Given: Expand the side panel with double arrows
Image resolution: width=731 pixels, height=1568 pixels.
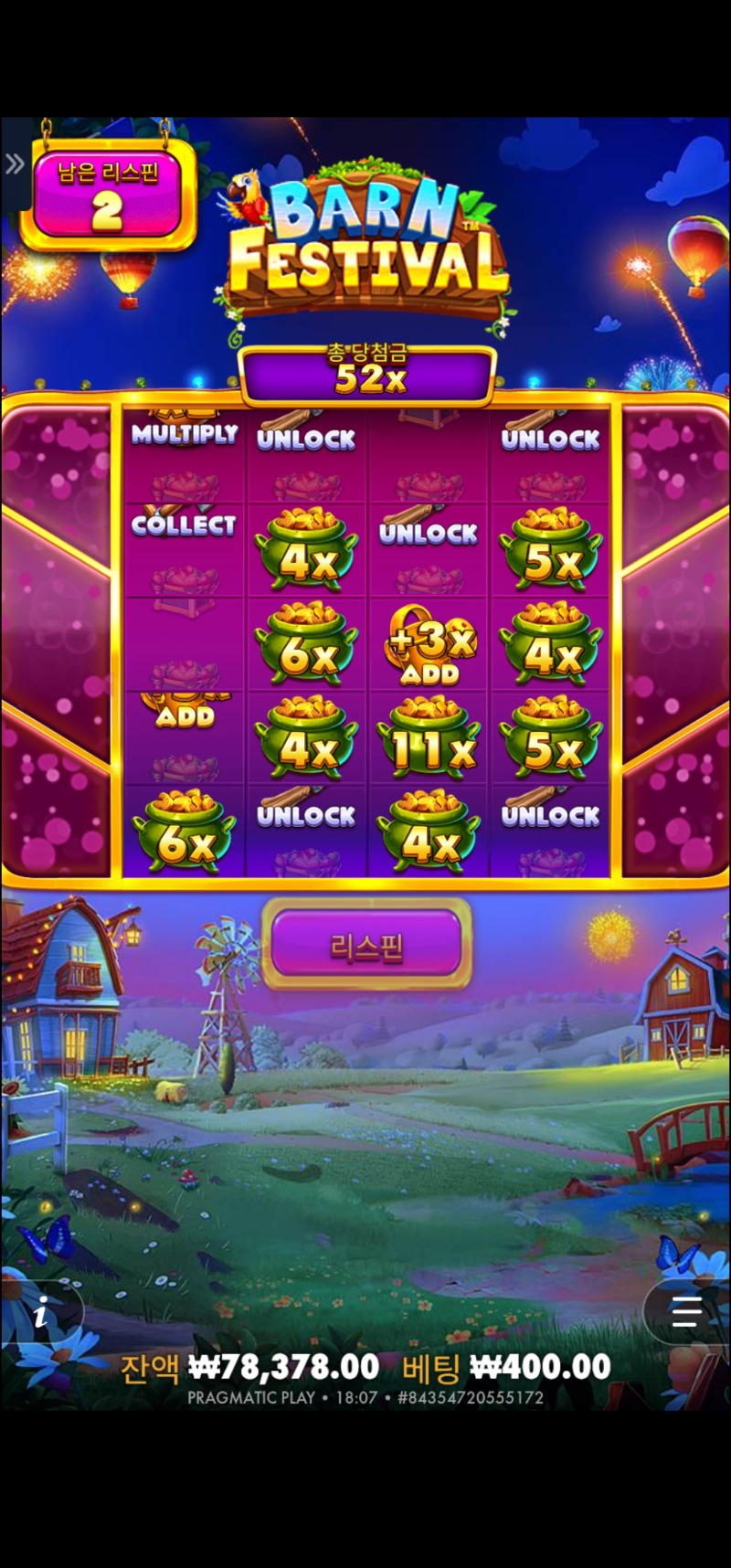Looking at the screenshot, I should (x=15, y=164).
